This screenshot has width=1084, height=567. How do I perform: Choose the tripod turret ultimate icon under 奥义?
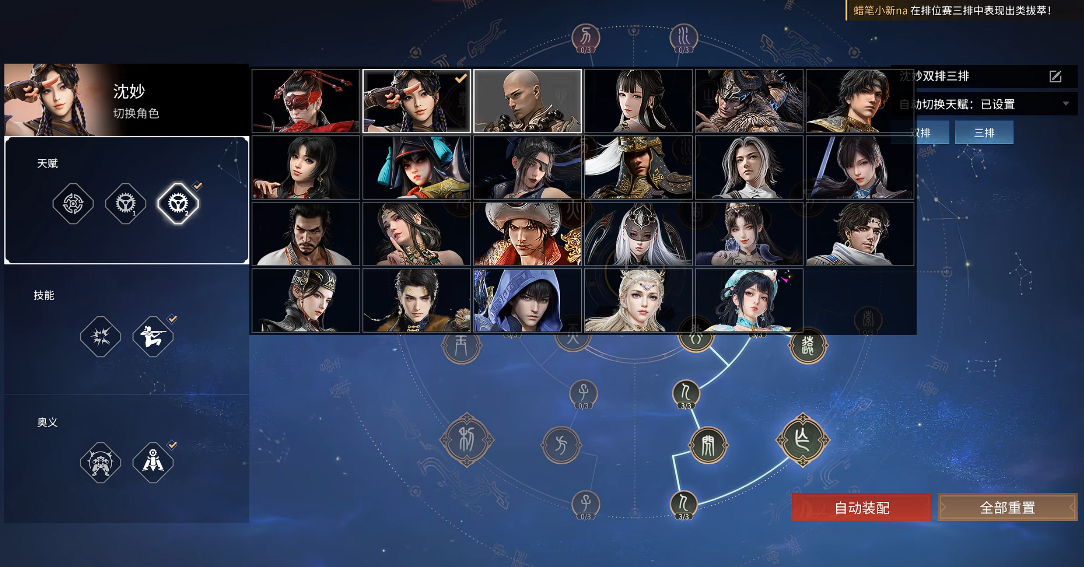[x=152, y=462]
